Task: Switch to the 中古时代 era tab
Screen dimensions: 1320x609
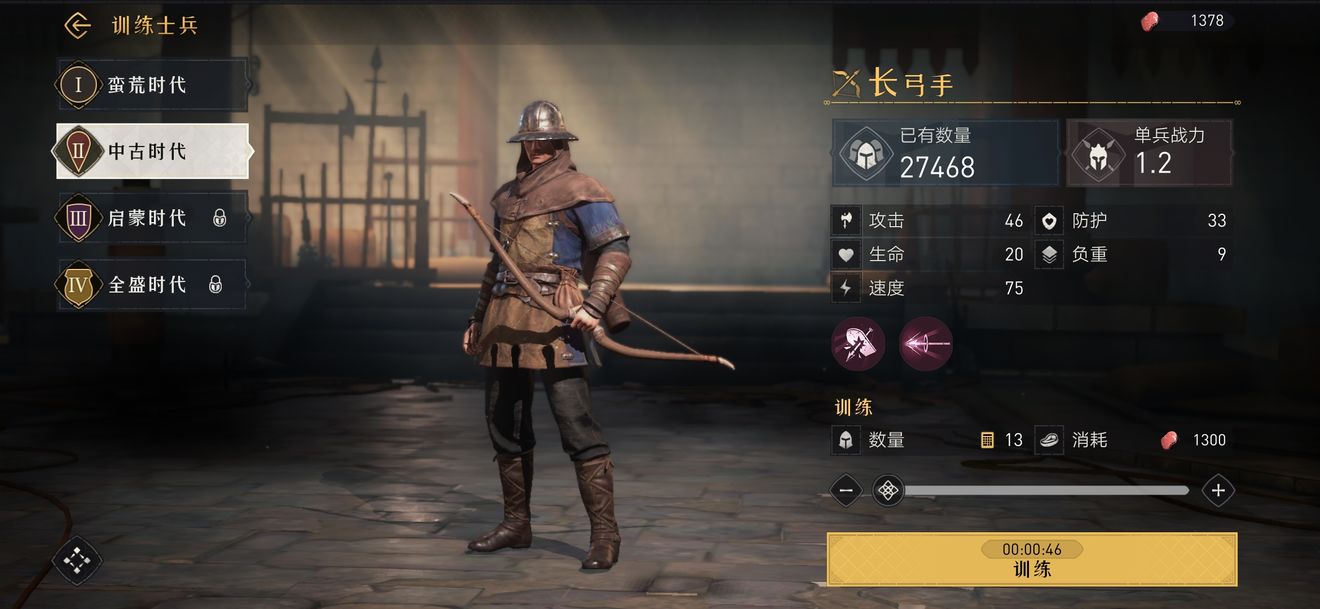Action: (150, 151)
